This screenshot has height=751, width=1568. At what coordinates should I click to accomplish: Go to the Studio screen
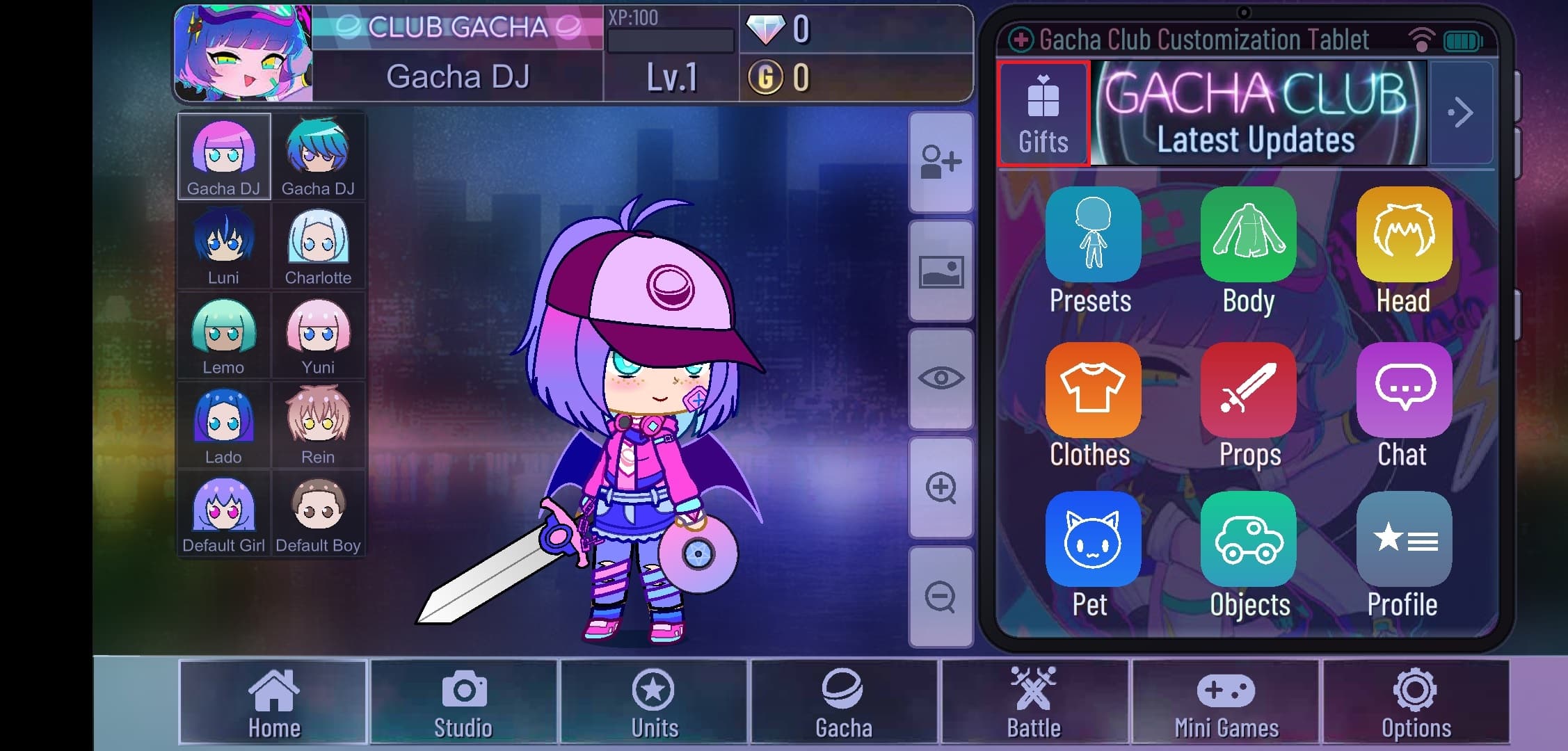point(463,702)
